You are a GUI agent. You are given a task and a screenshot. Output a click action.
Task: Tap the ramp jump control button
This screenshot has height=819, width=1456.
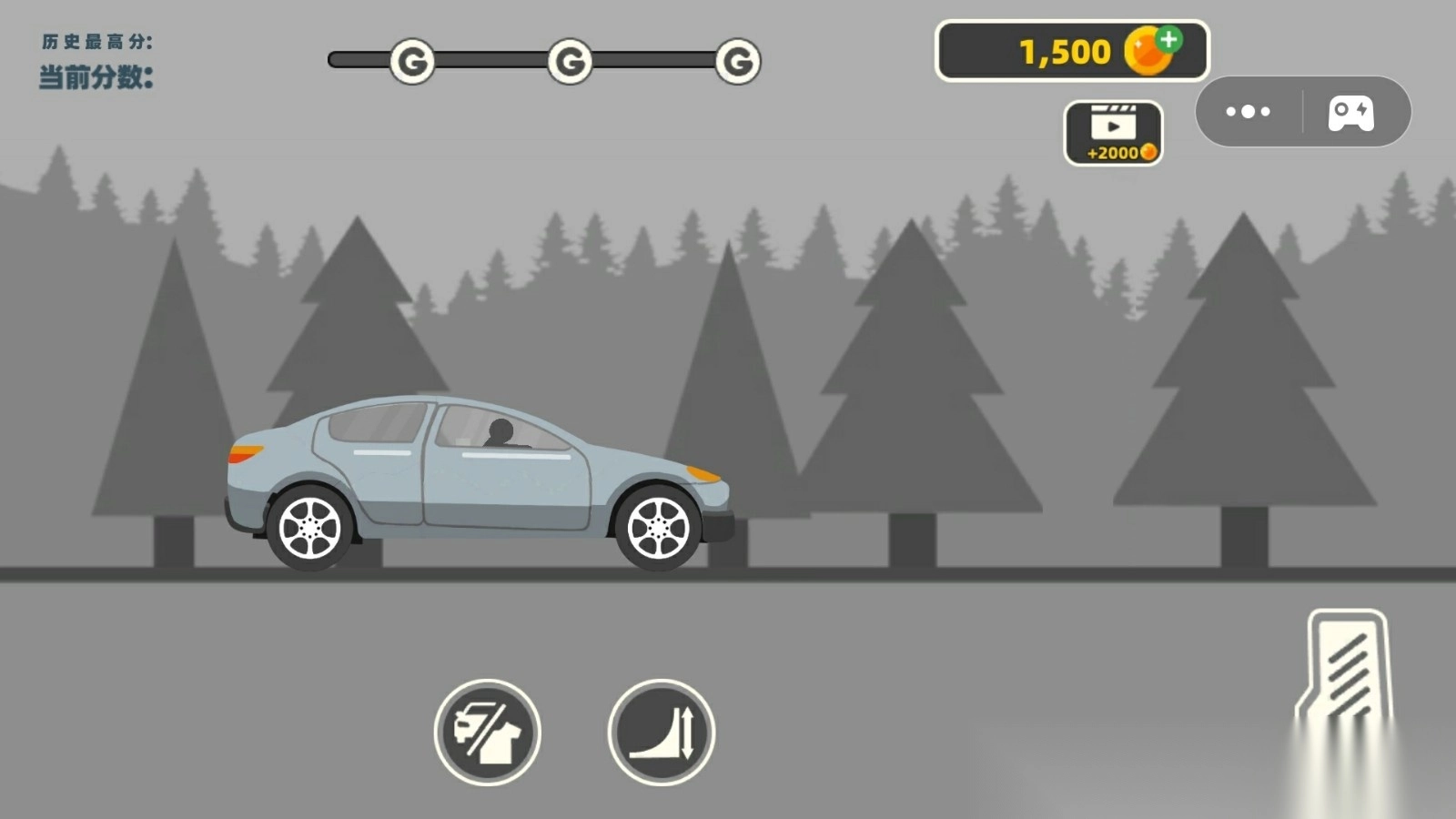662,733
